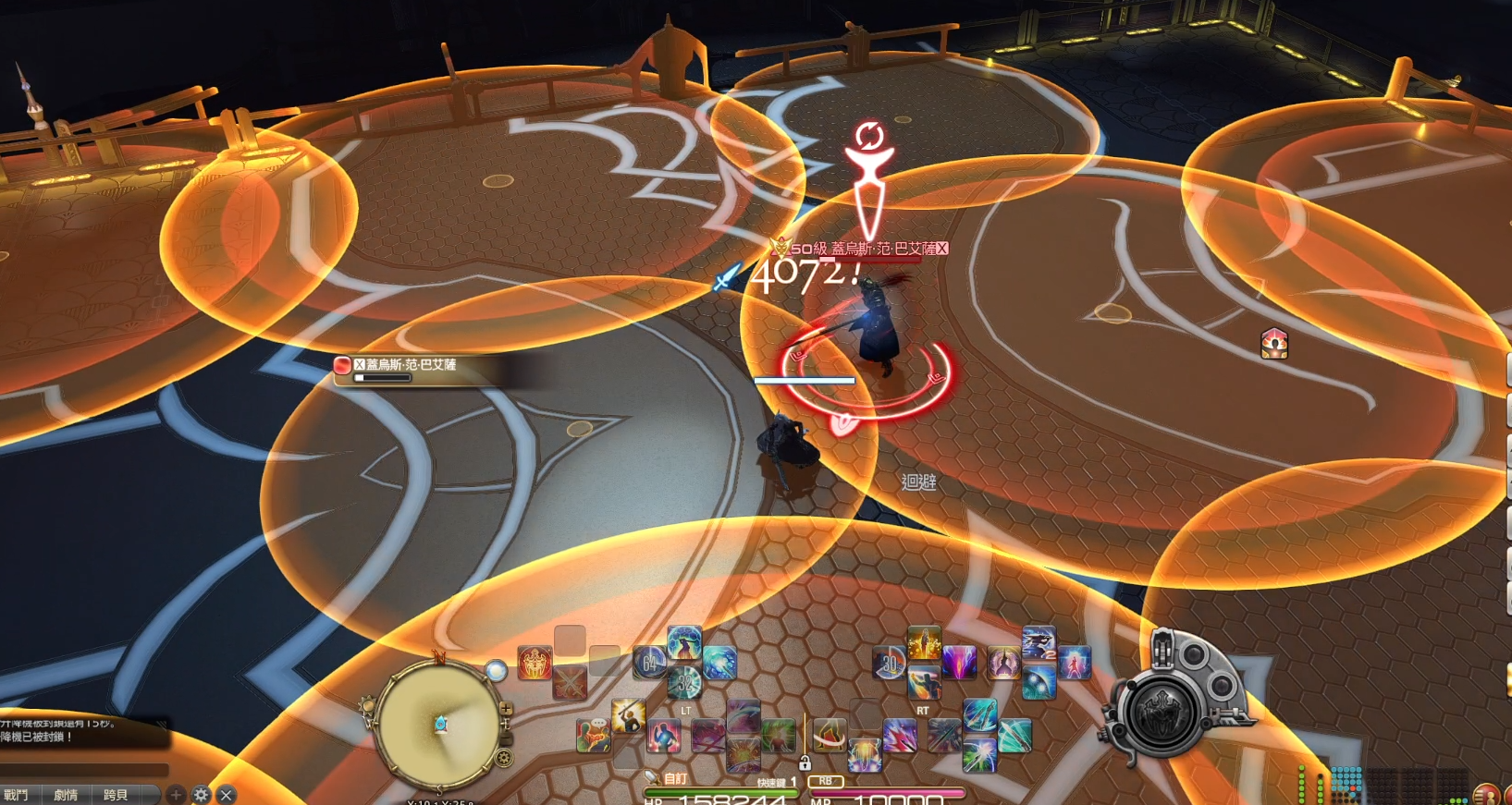Trigger the blue wolf ability showing 2 charges
The height and width of the screenshot is (805, 1512).
point(1039,643)
